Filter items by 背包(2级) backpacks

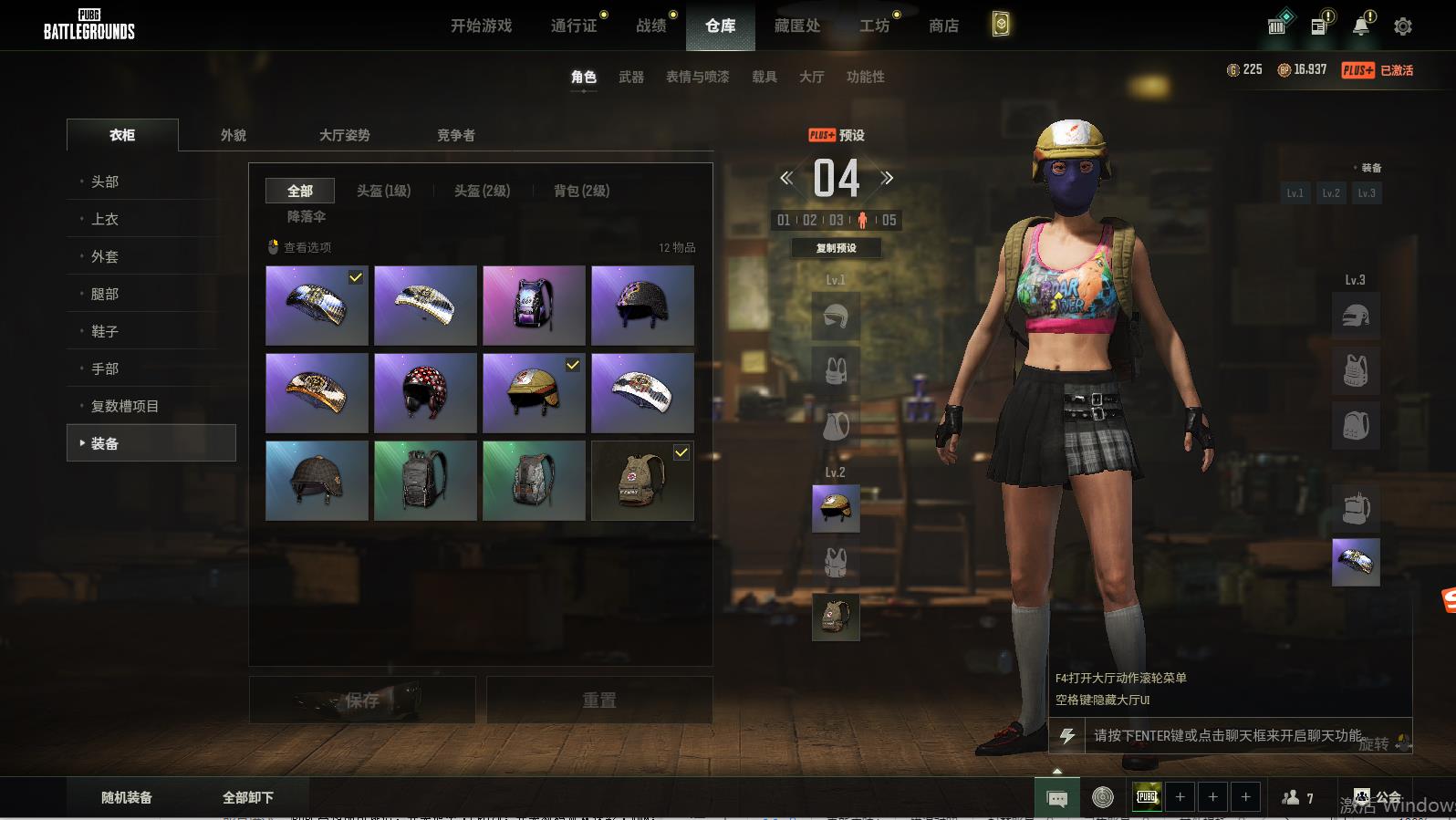[x=581, y=191]
